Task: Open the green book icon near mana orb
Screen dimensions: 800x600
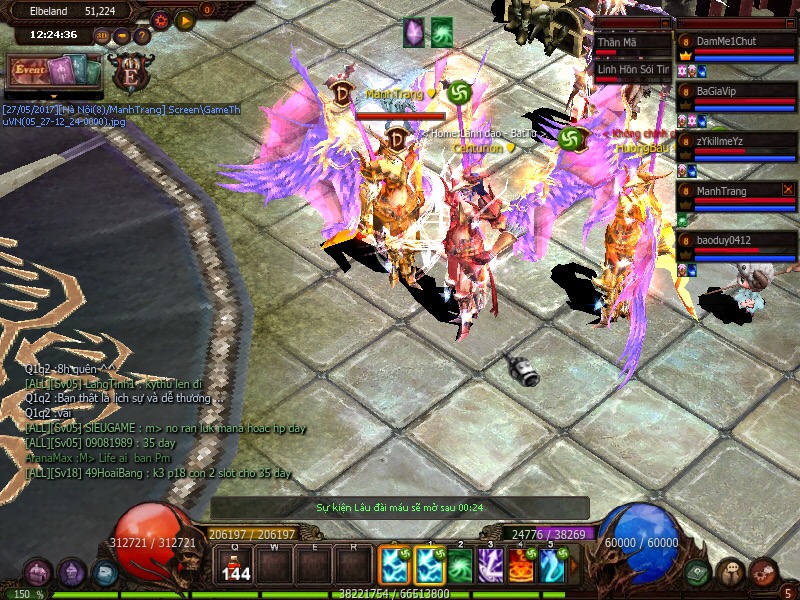Action: pyautogui.click(x=698, y=572)
